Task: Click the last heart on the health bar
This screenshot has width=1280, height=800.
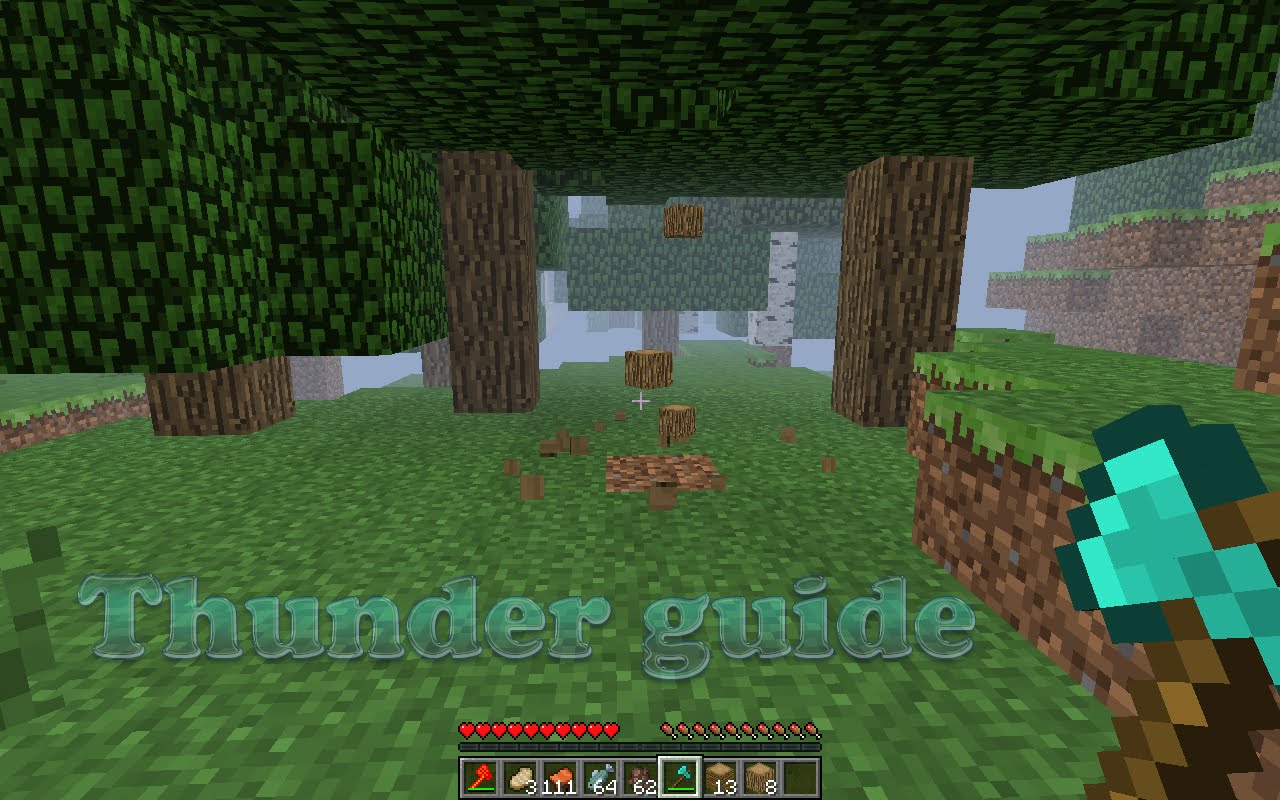Action: pos(610,730)
